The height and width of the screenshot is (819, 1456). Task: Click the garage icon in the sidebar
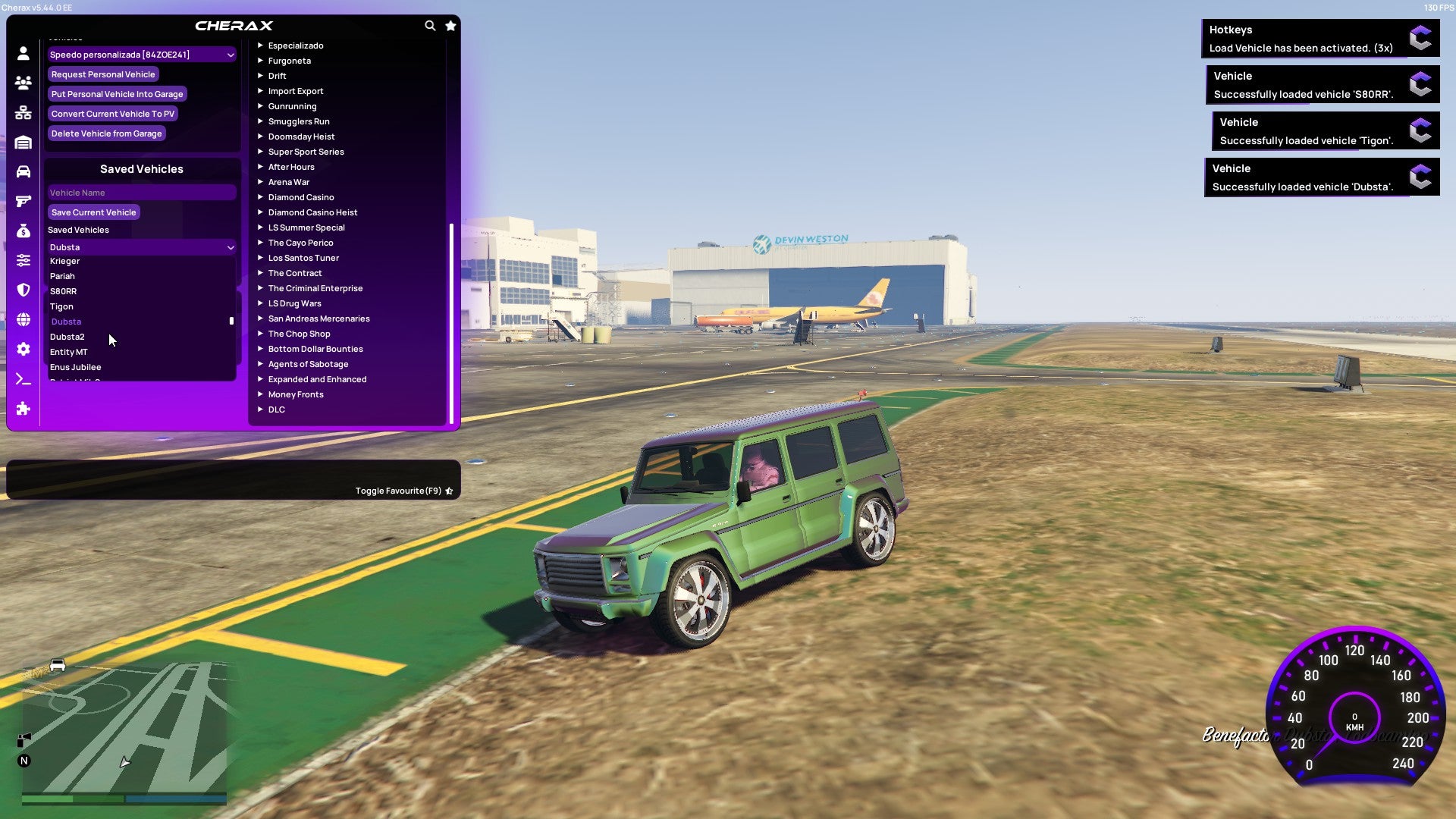click(23, 142)
